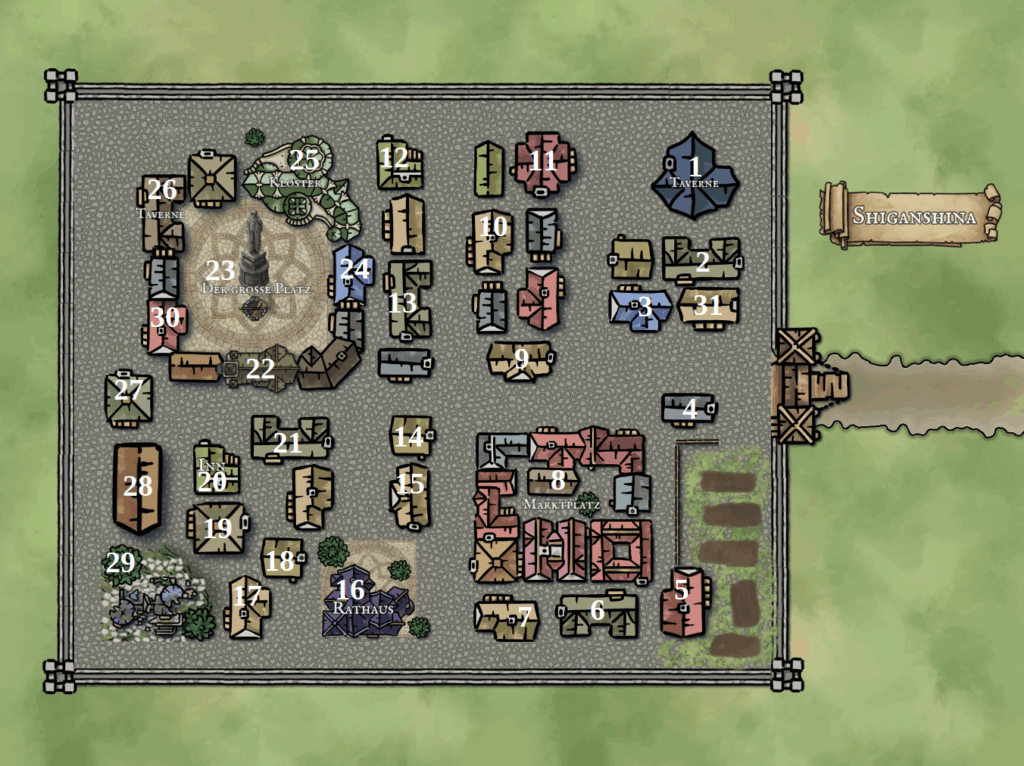The width and height of the screenshot is (1024, 766).
Task: Select map marker number 5
Action: (681, 590)
